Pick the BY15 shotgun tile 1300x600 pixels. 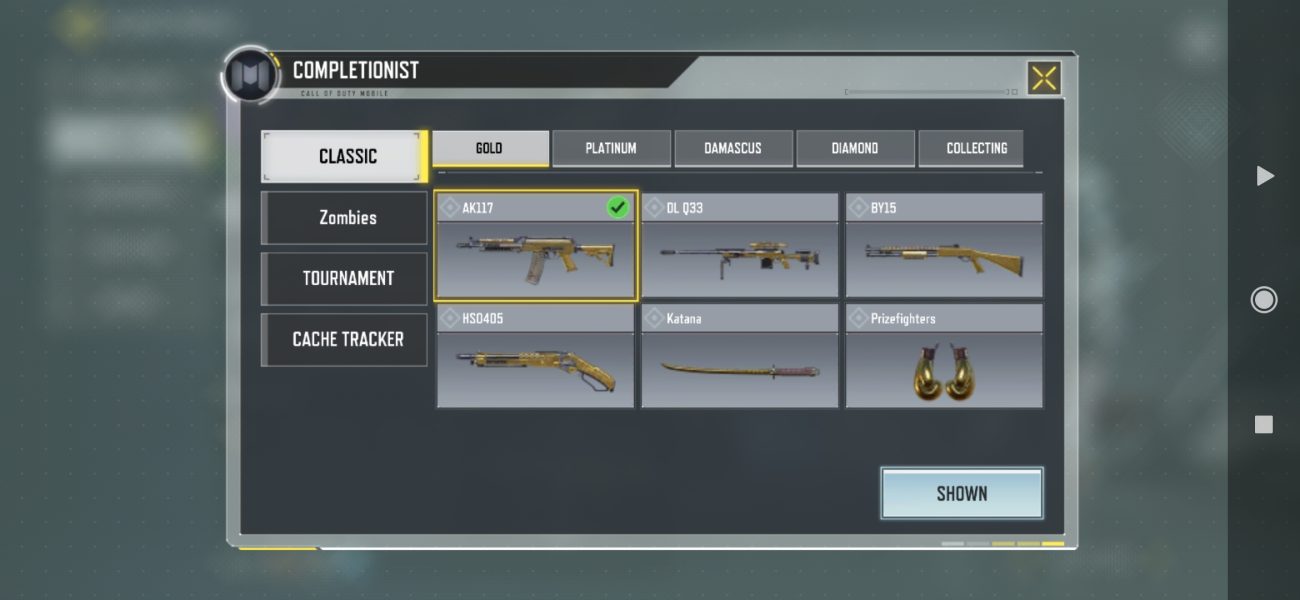[944, 247]
